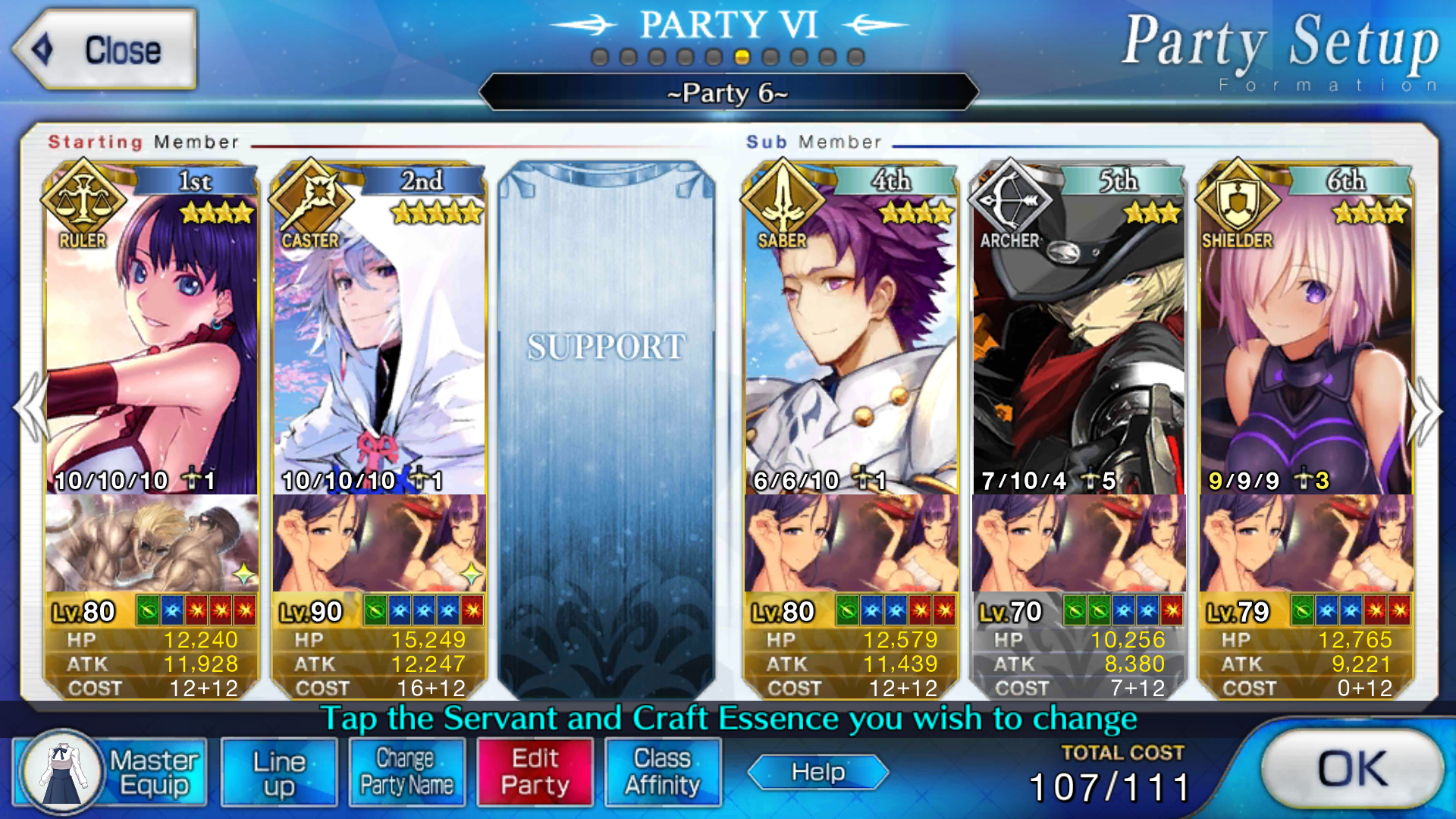Change the Ruler's muscular men Craft Essence
Viewport: 1456px width, 819px height.
152,543
